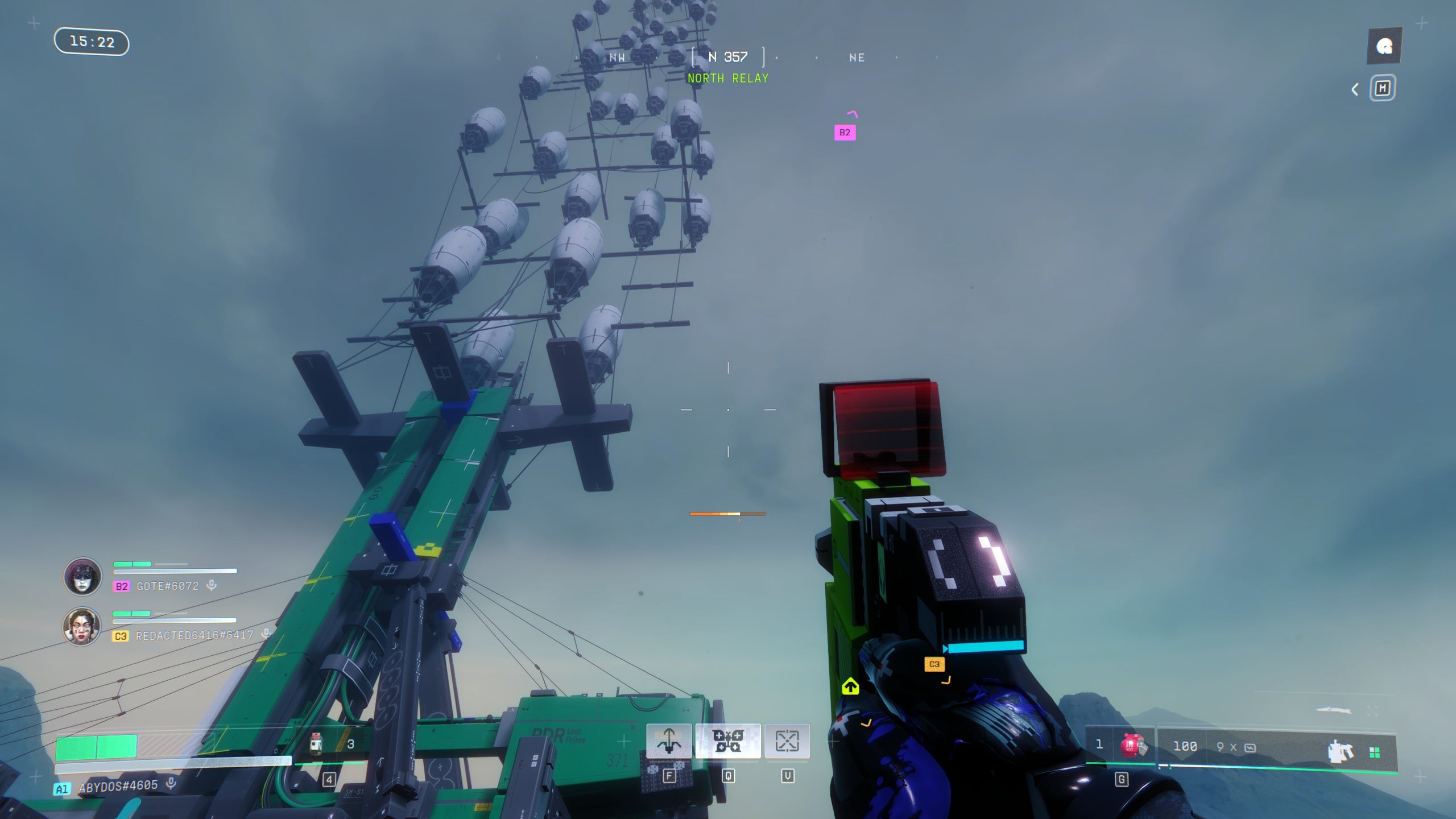Use the targeting-reticle scan ability icon
The width and height of the screenshot is (1456, 819).
787,741
